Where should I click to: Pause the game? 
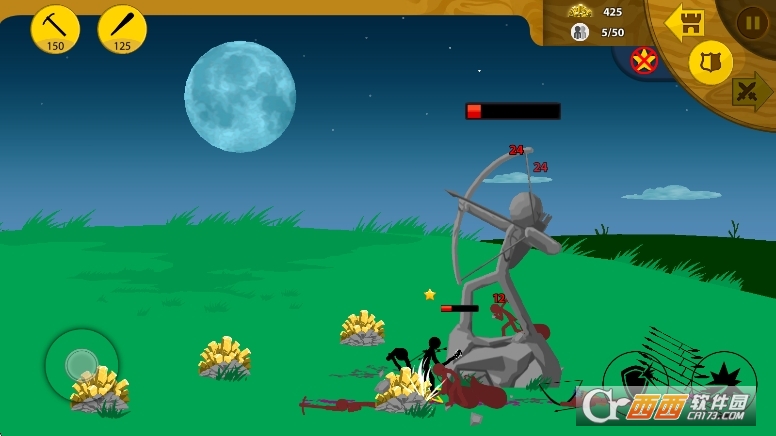point(752,22)
